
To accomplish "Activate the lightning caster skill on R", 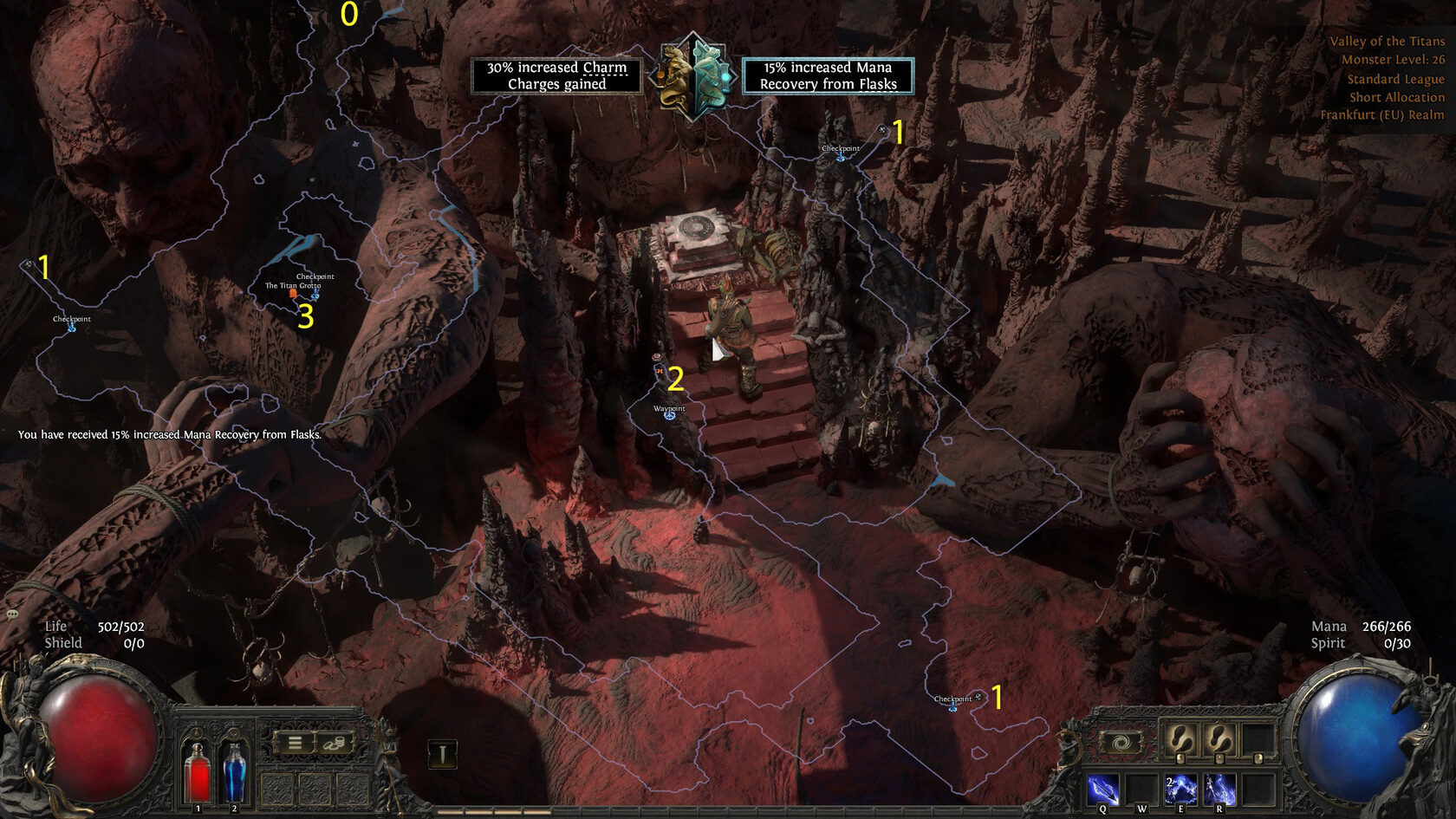I will pos(1219,790).
